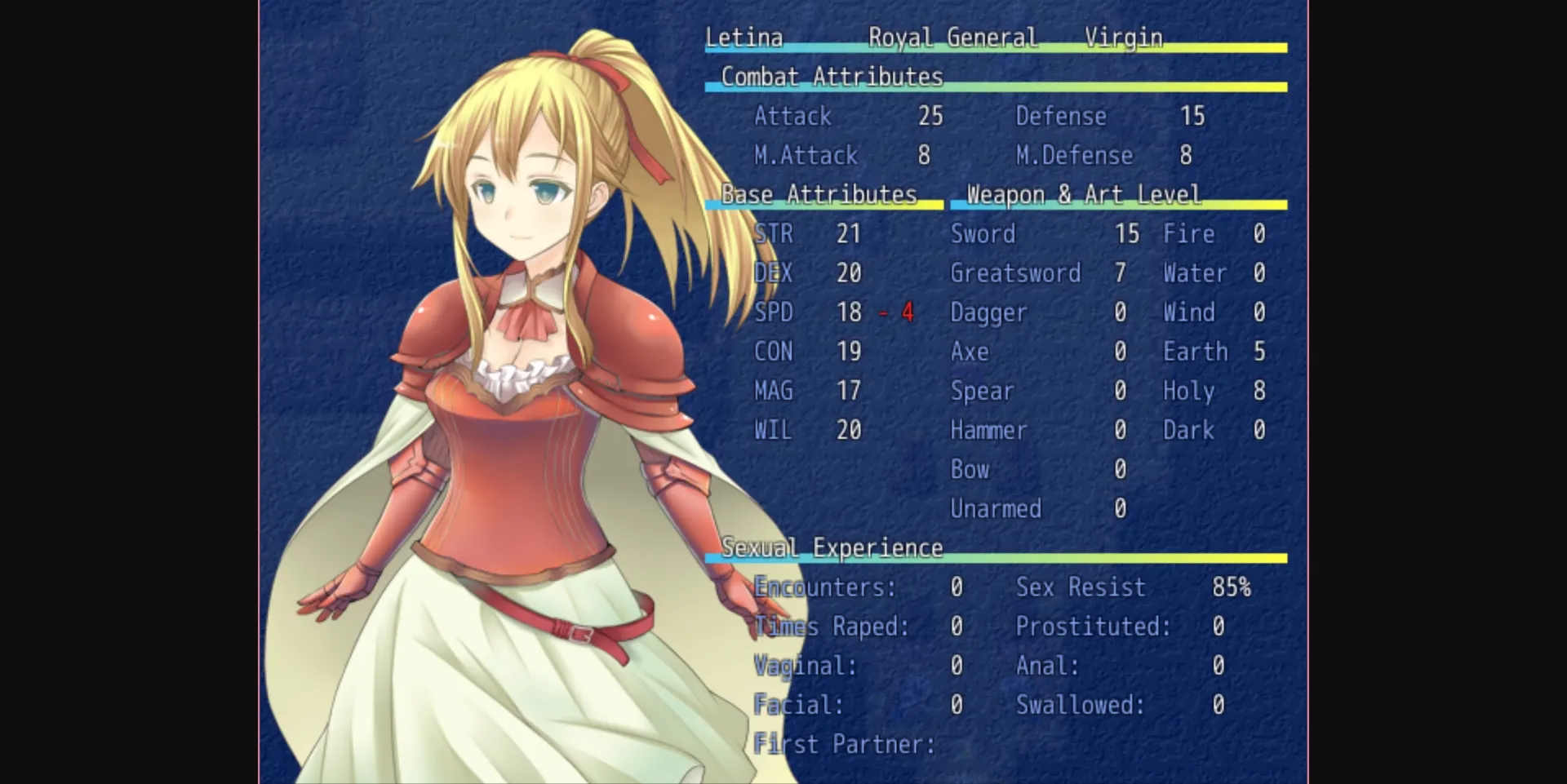Image resolution: width=1567 pixels, height=784 pixels.
Task: Click the M.Defense stat value
Action: tap(1185, 155)
